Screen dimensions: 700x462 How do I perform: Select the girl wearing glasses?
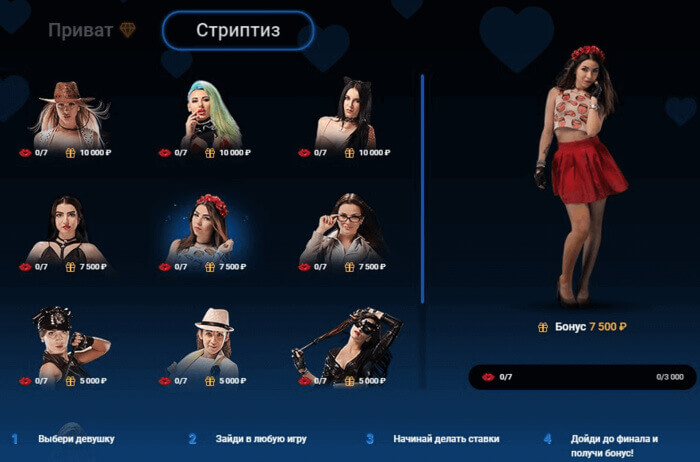(x=347, y=229)
